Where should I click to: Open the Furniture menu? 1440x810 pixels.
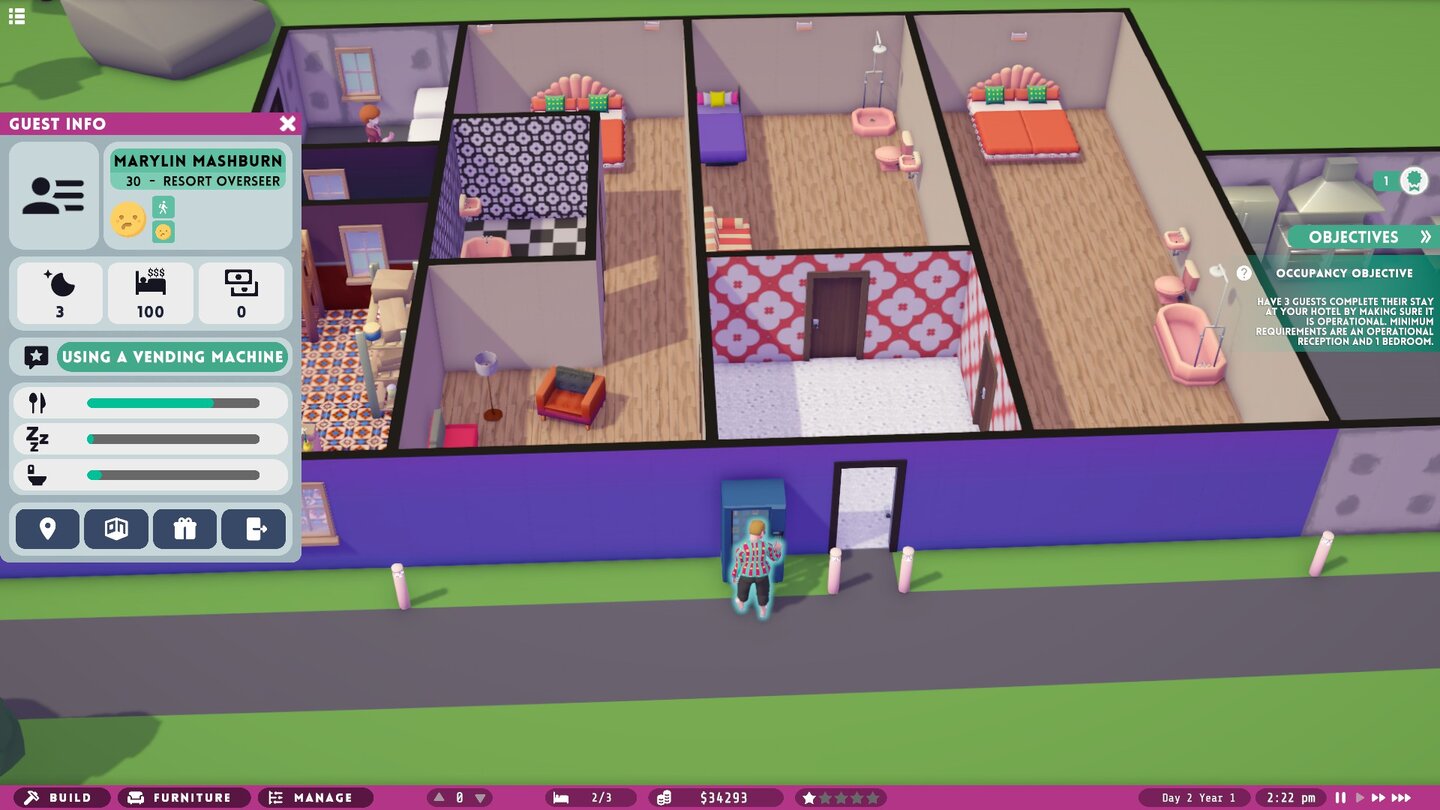click(x=183, y=797)
